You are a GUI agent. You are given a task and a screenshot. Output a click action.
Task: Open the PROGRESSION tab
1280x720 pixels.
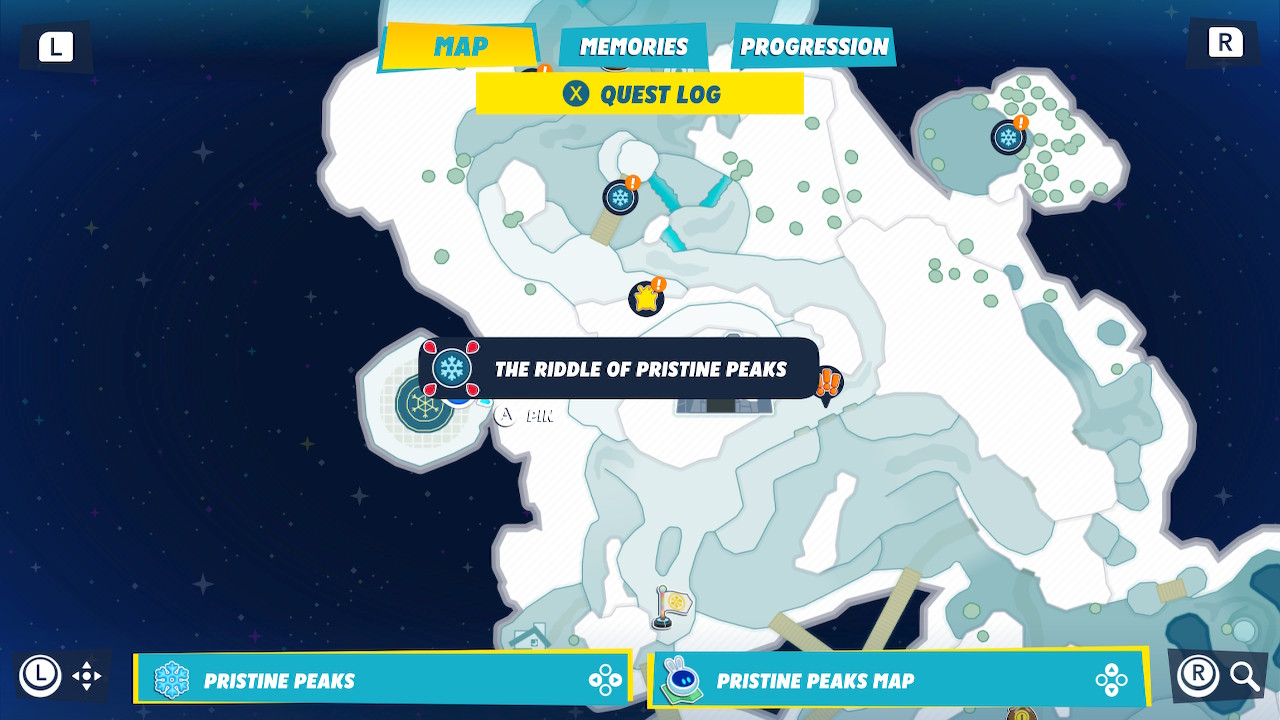[812, 45]
